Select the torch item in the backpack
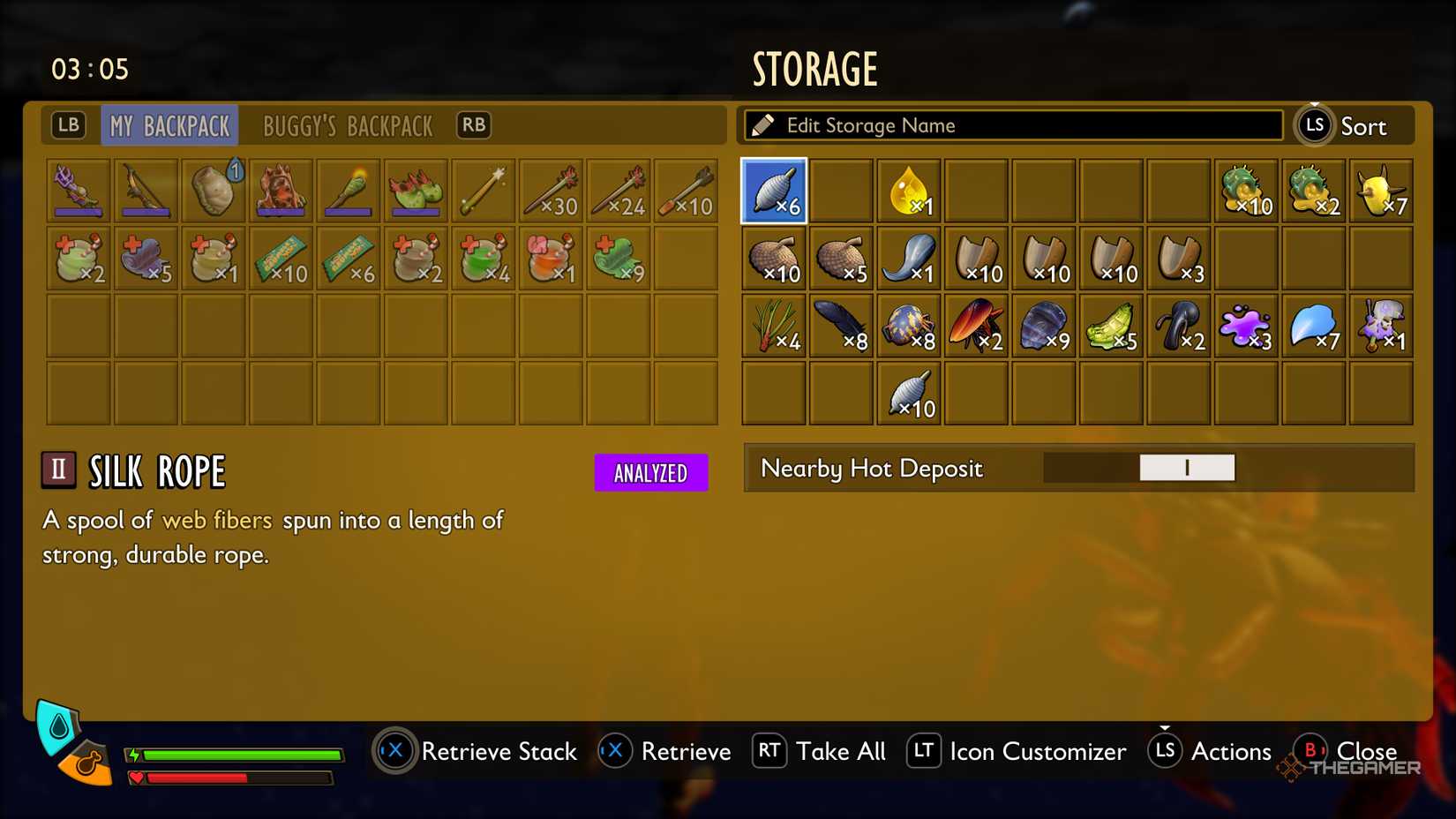The image size is (1456, 819). 348,191
